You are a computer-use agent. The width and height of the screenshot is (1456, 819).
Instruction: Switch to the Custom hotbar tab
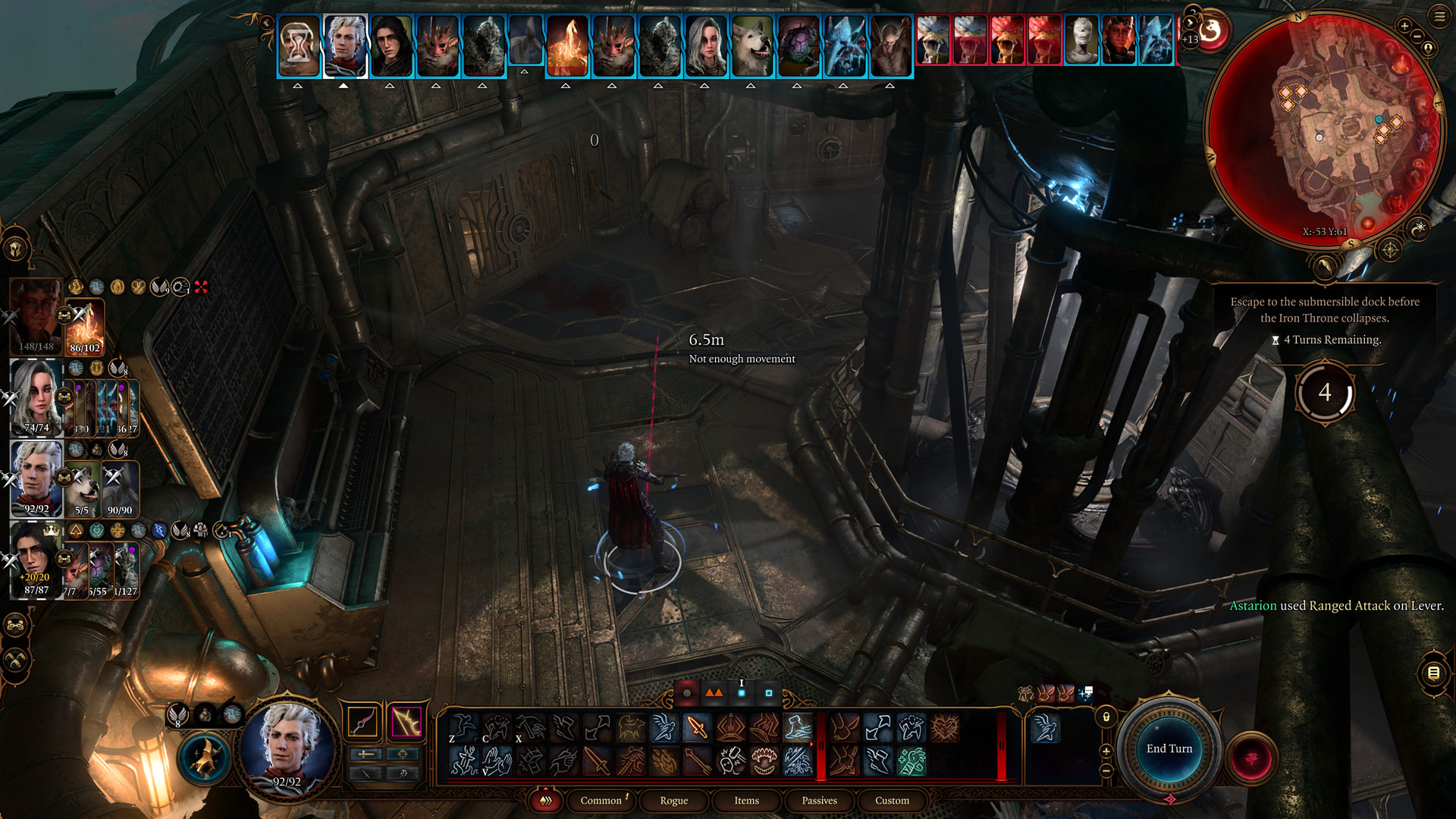[x=892, y=800]
